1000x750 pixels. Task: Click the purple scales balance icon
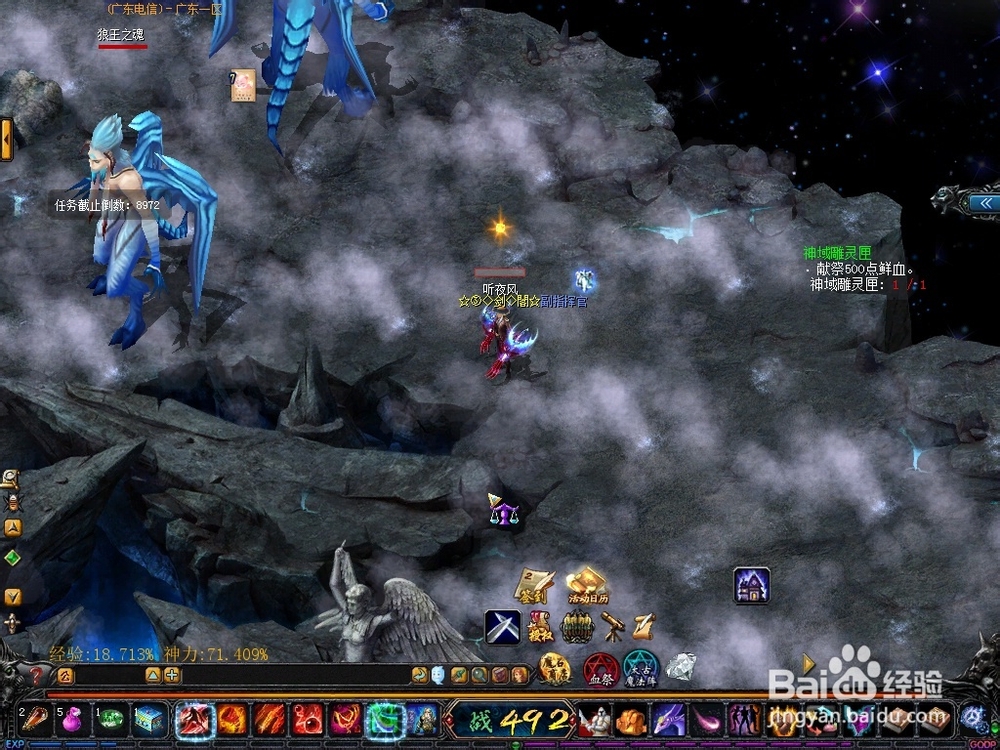point(502,512)
